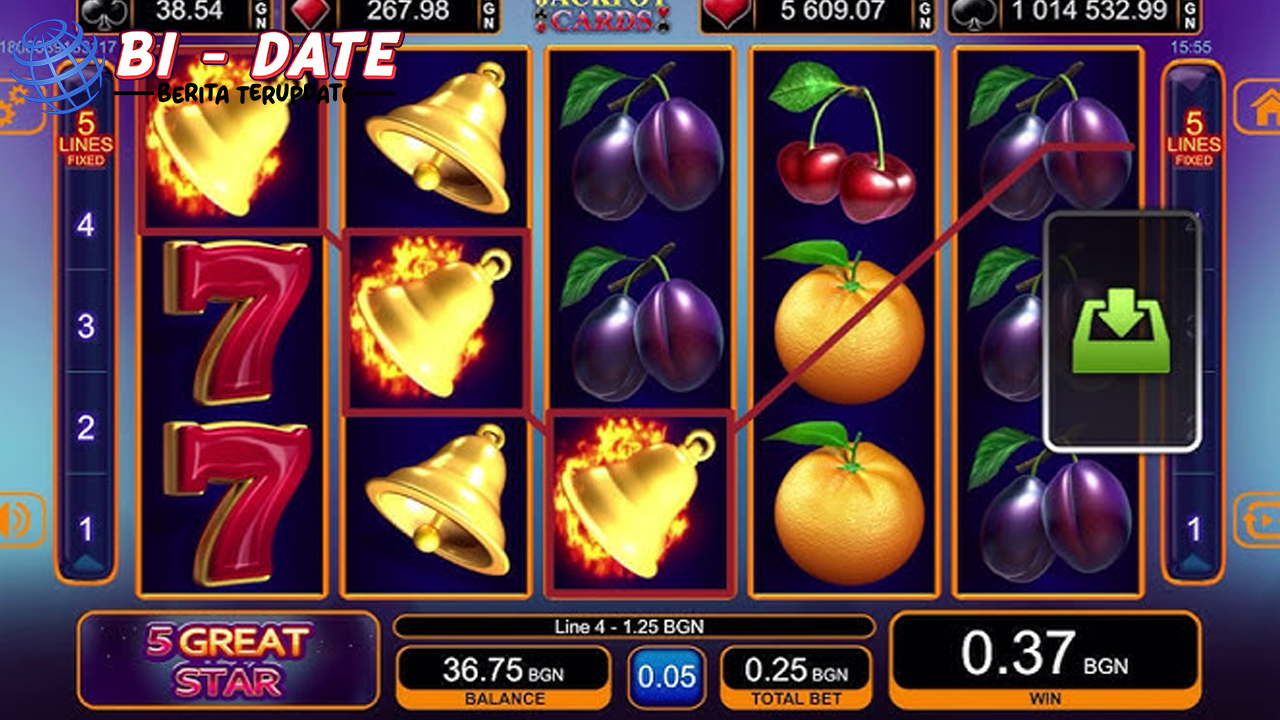Viewport: 1280px width, 720px height.
Task: Expand the arrow below the right lines panel
Action: (1193, 562)
